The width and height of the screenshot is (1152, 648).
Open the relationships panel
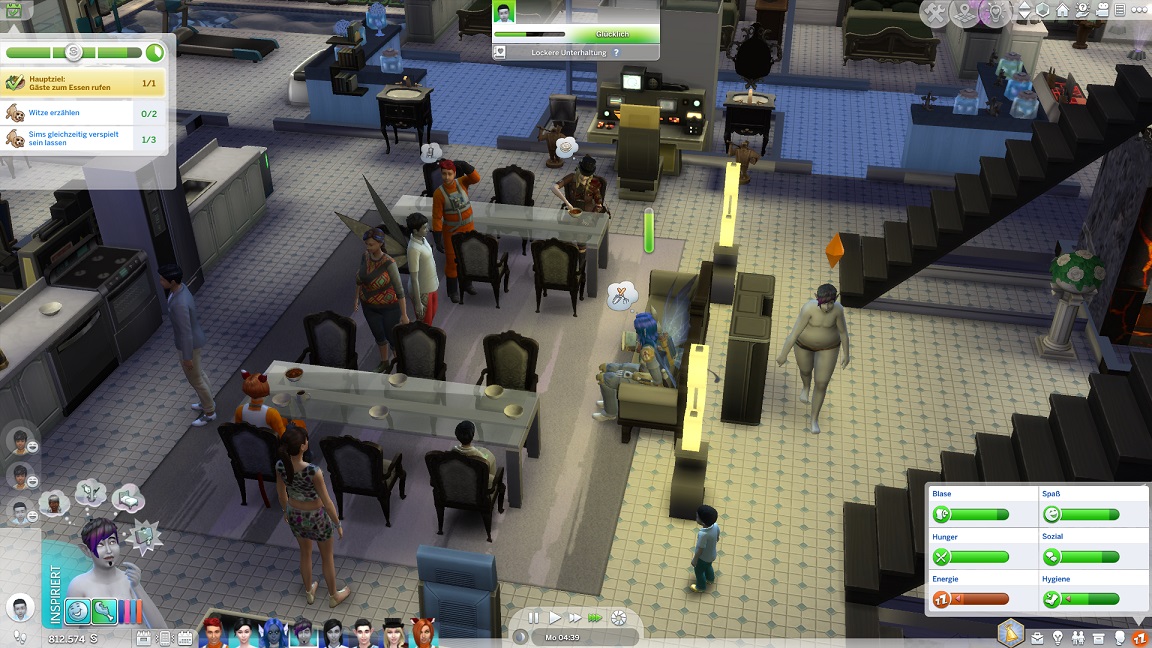click(1079, 637)
